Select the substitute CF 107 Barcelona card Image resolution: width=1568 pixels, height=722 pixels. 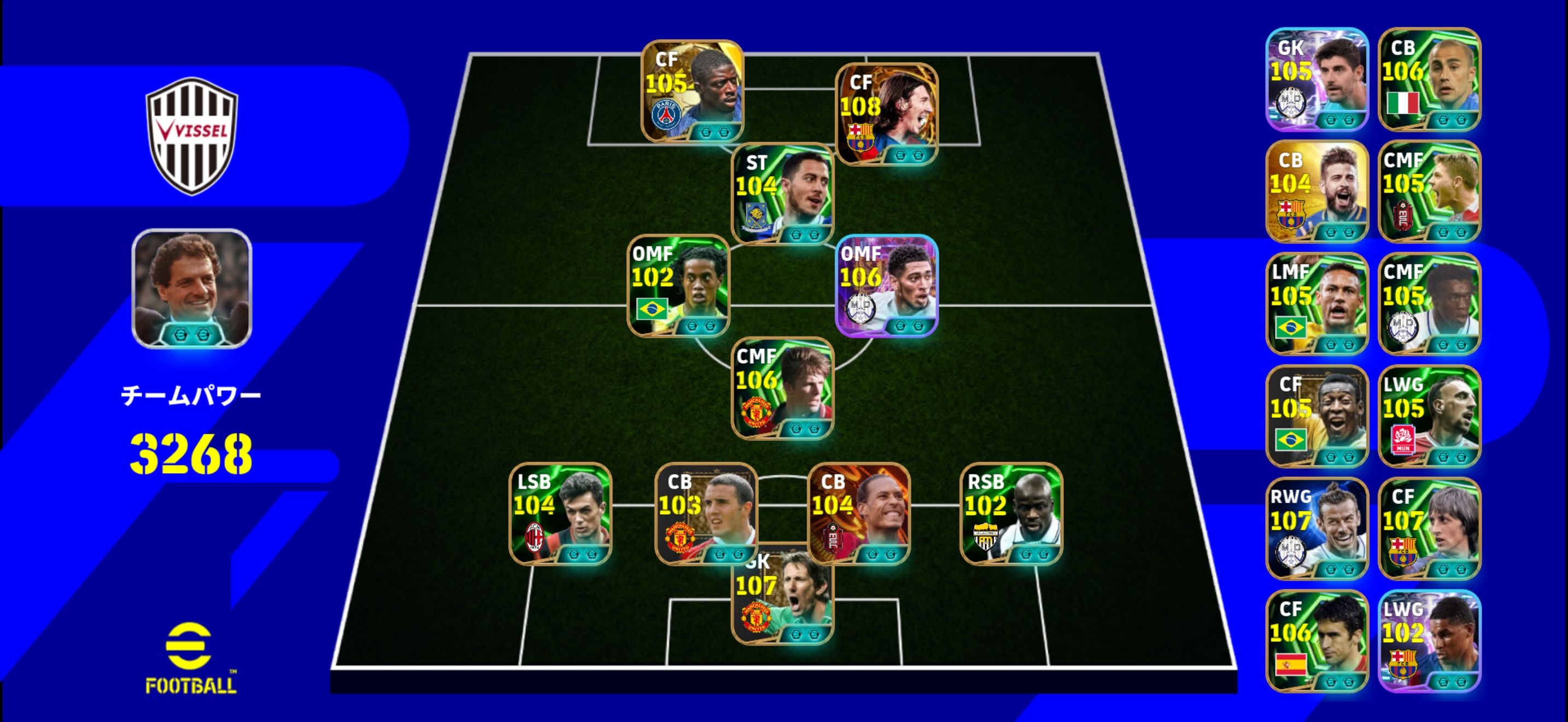tap(1429, 528)
